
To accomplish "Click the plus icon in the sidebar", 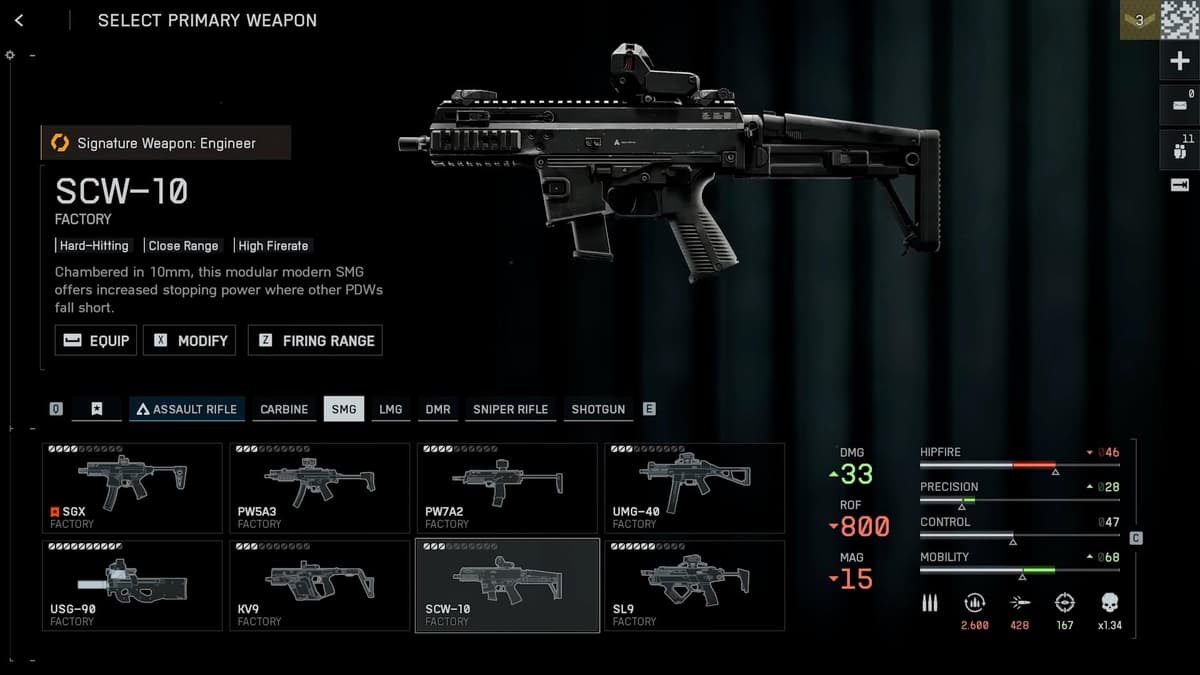I will (x=1178, y=62).
